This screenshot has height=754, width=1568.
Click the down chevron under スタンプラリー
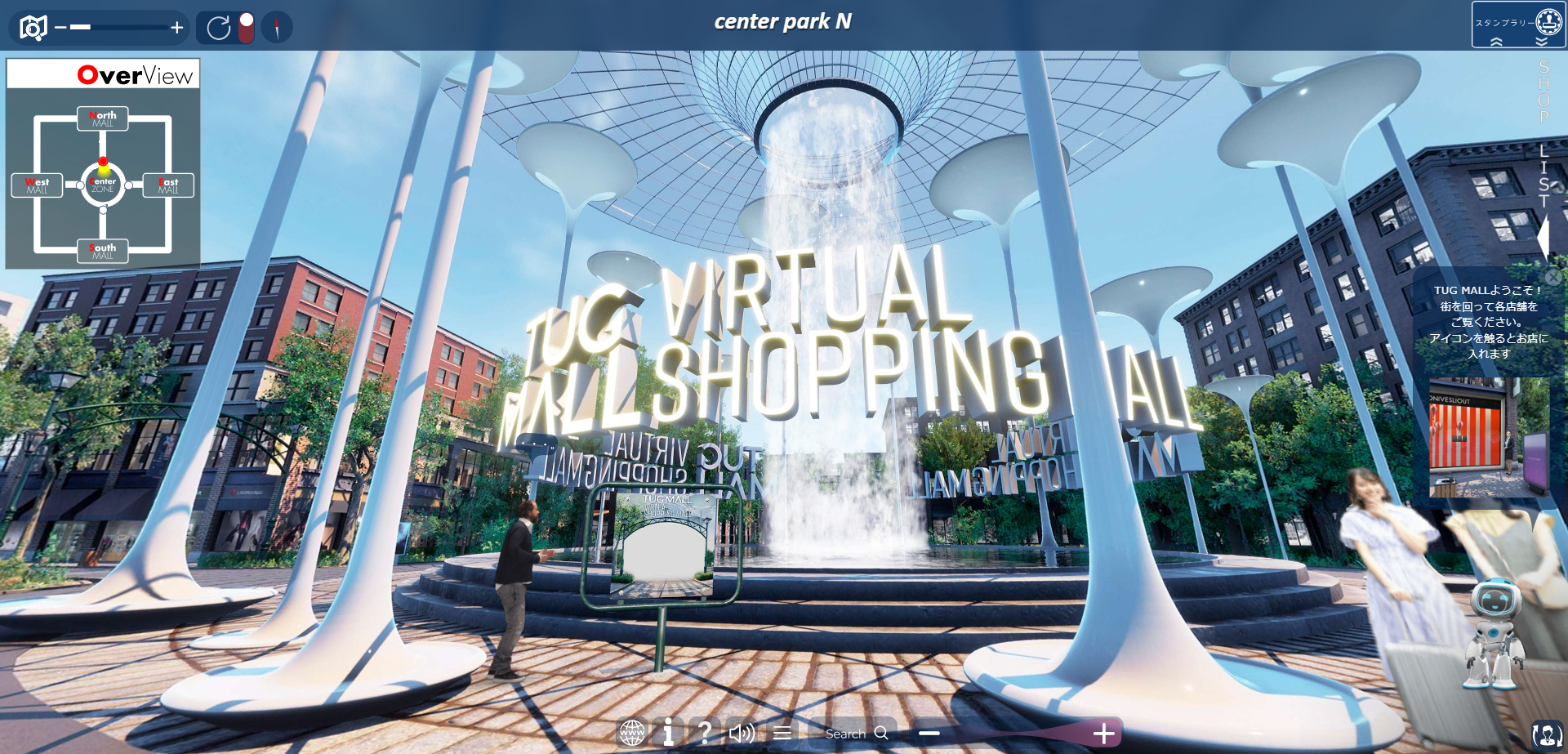1542,42
